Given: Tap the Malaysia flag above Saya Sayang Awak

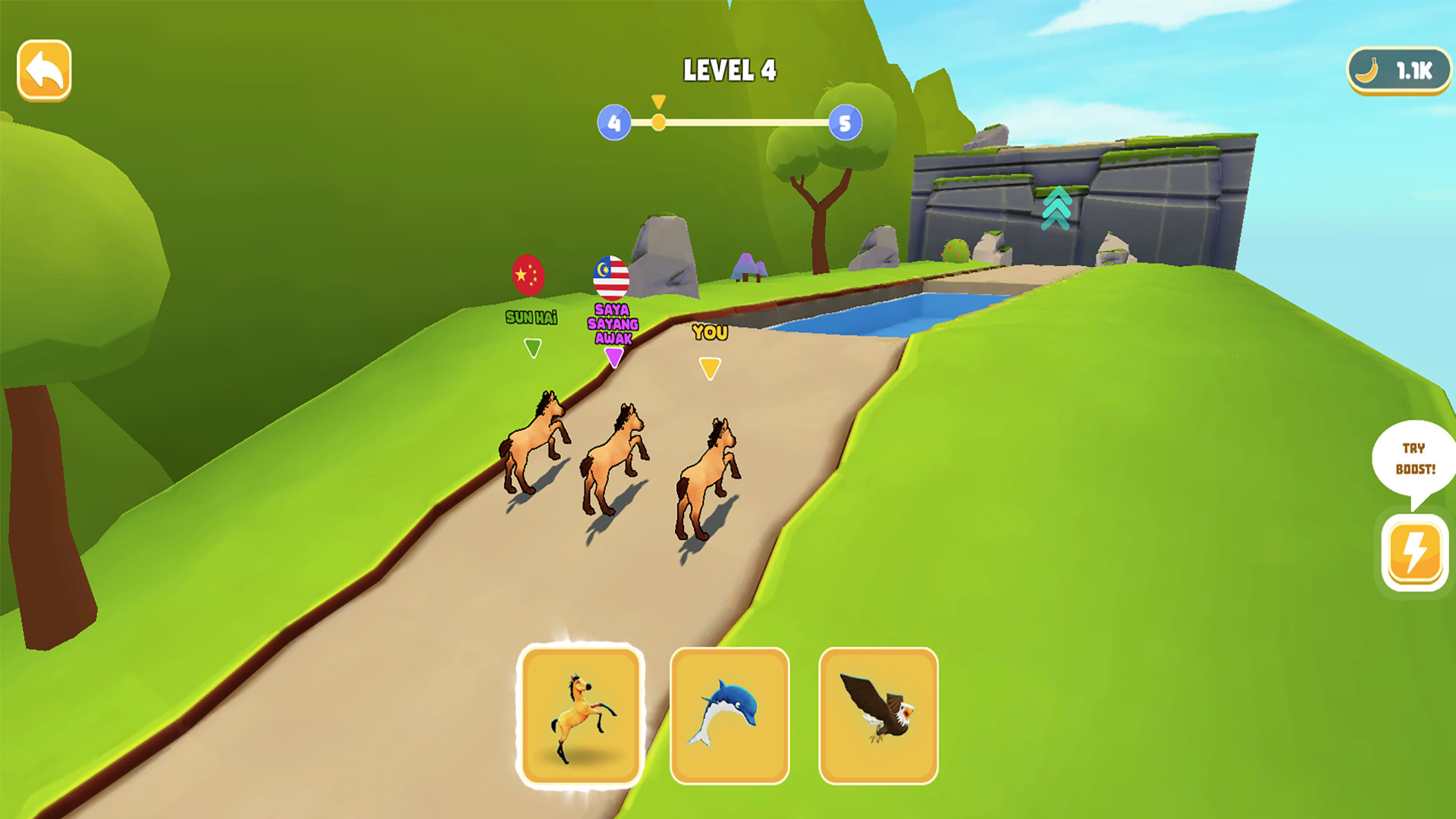Looking at the screenshot, I should point(611,279).
